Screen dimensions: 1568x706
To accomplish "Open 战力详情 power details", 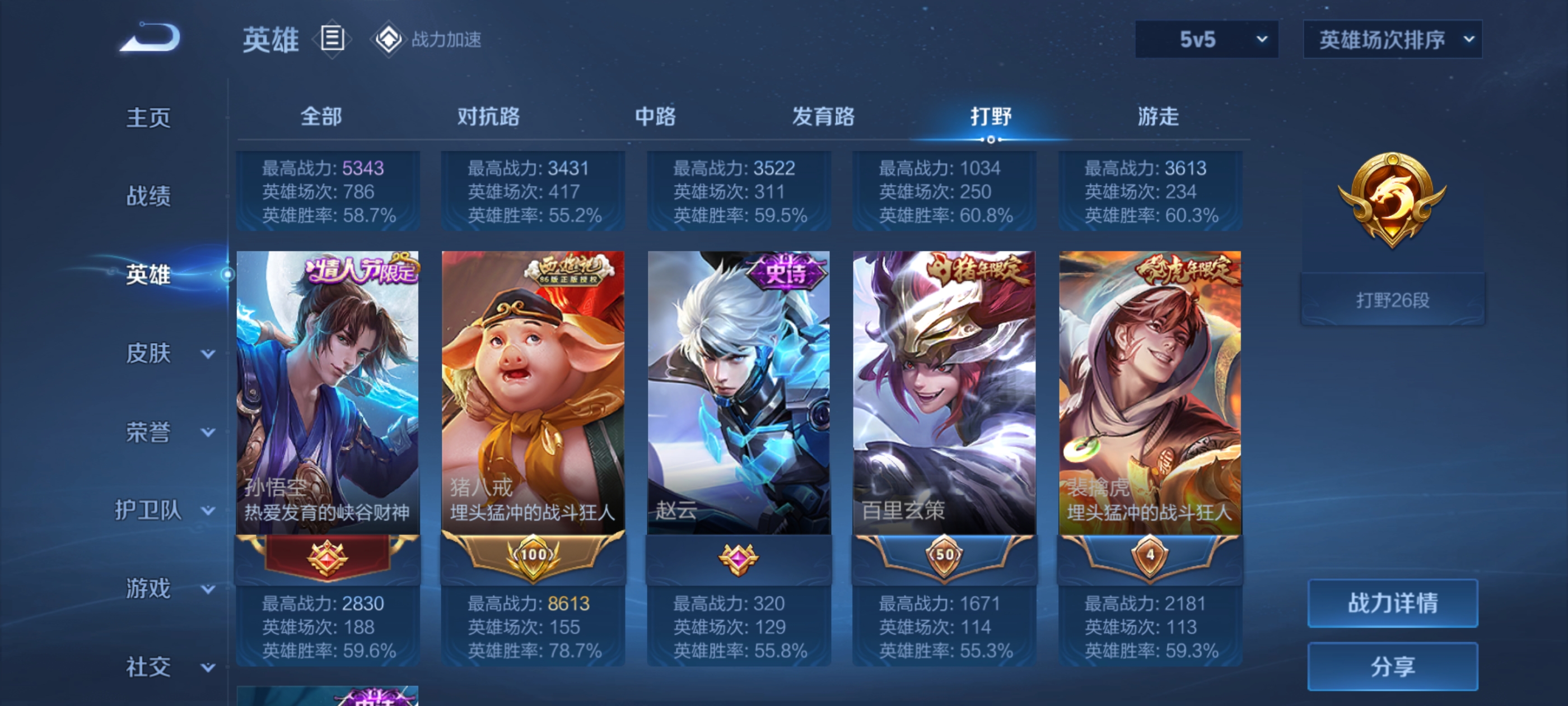I will (x=1392, y=603).
